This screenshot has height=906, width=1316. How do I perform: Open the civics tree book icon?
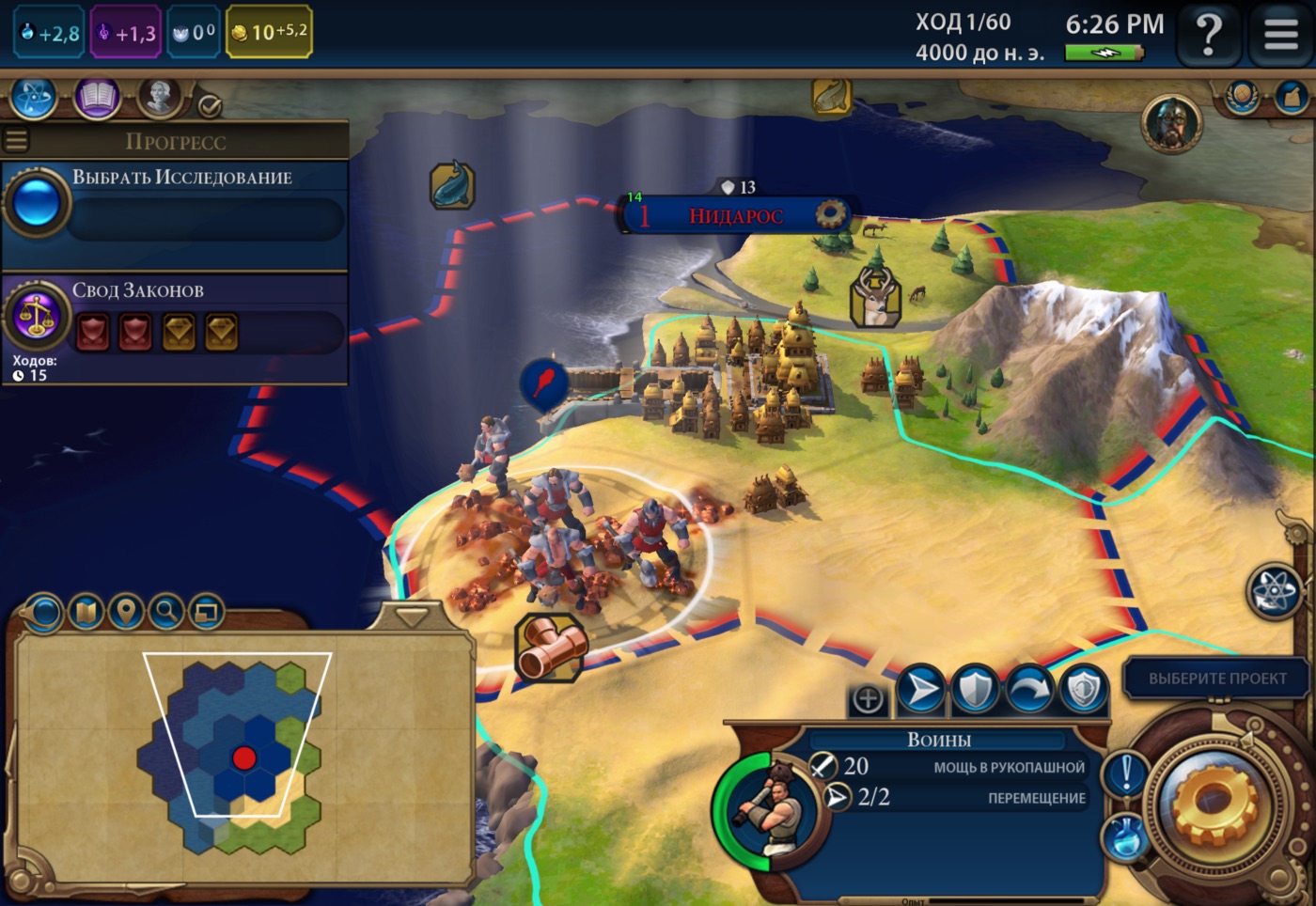[x=97, y=98]
